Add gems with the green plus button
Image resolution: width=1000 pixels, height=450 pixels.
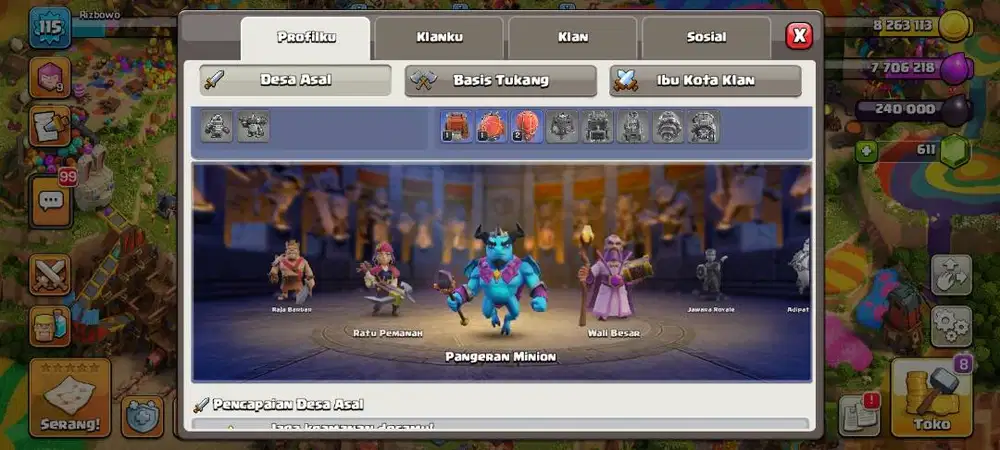click(x=865, y=150)
